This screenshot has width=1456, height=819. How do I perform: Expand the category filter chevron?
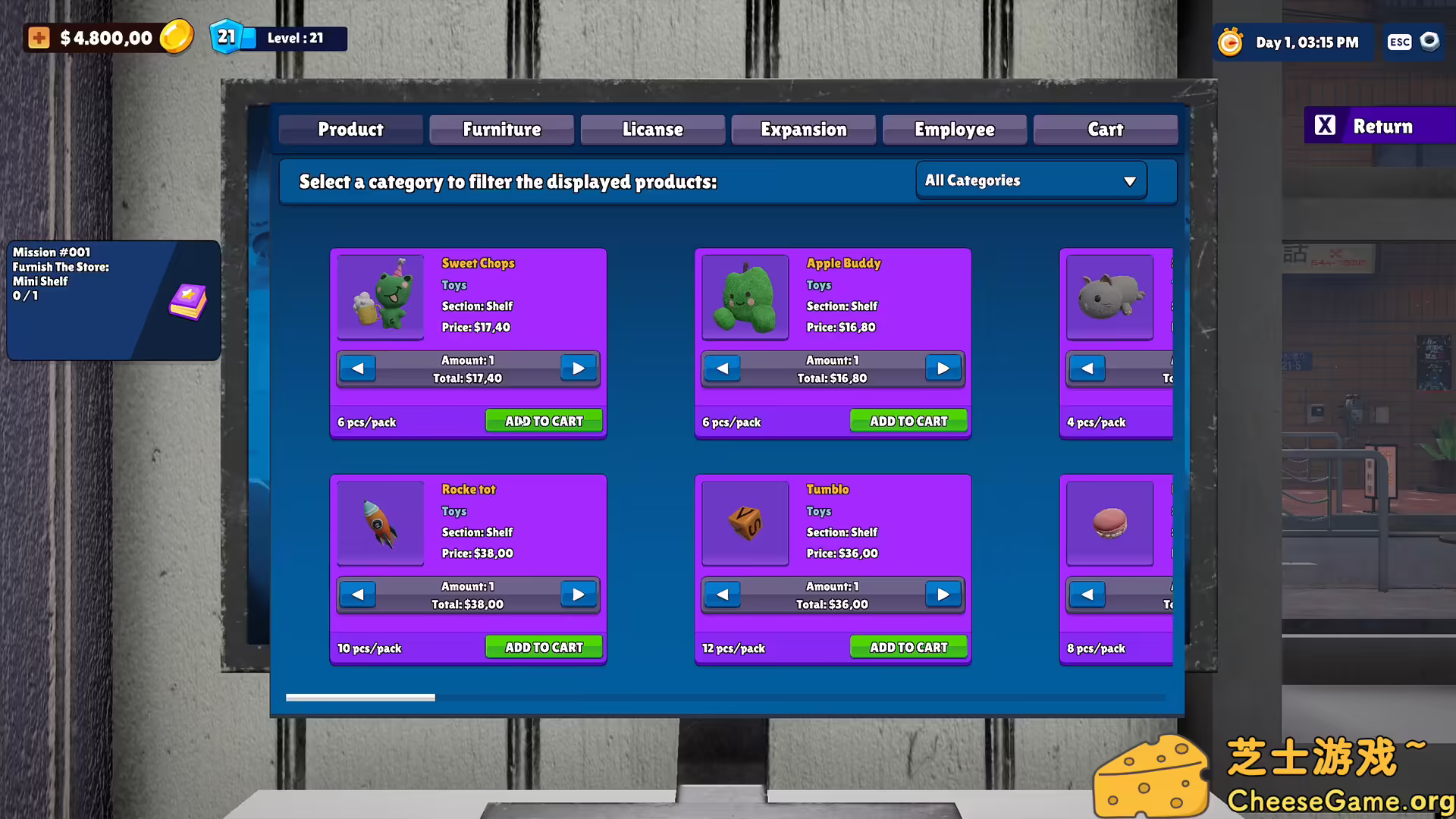click(x=1130, y=180)
